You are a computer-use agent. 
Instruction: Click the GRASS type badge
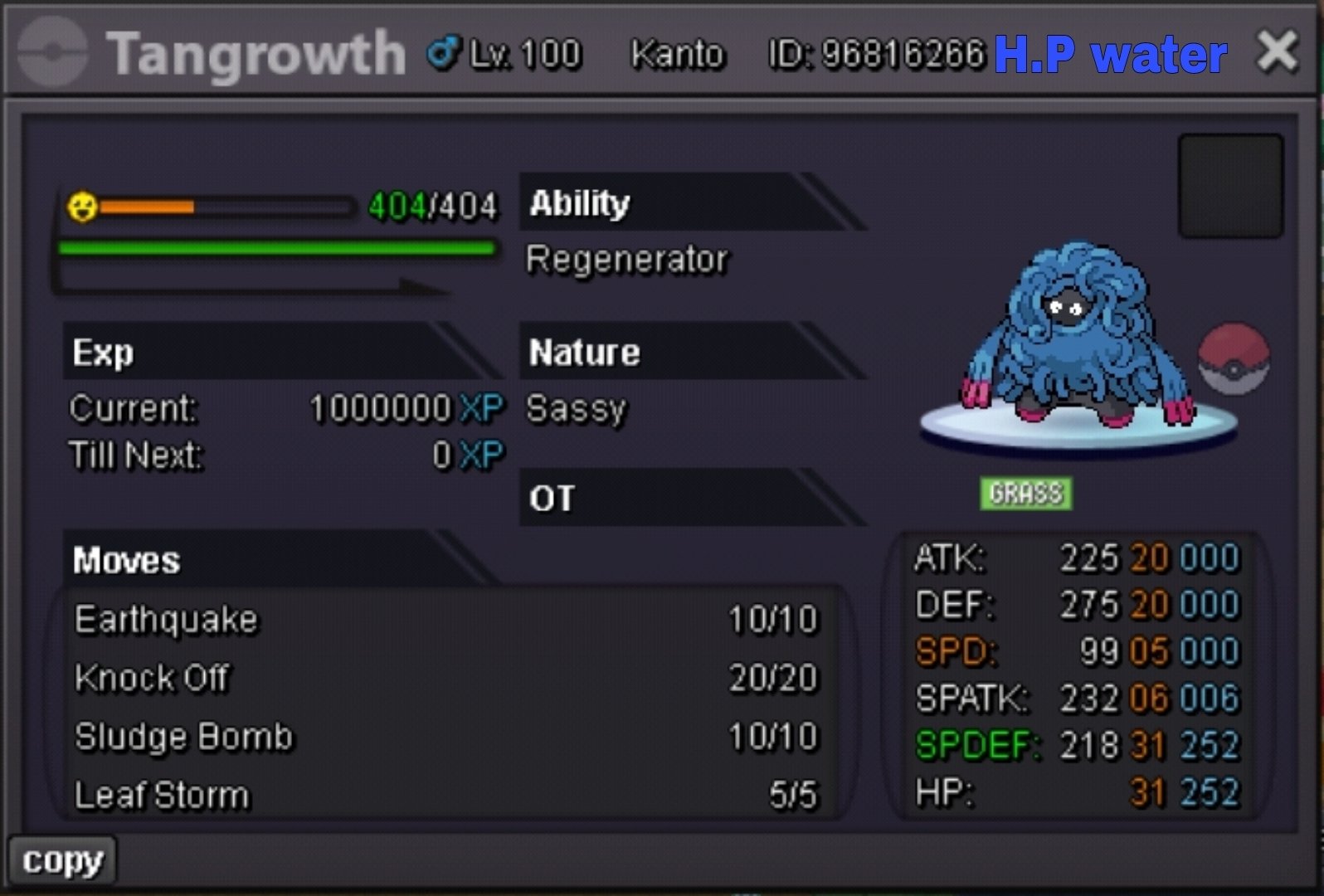[x=1026, y=494]
